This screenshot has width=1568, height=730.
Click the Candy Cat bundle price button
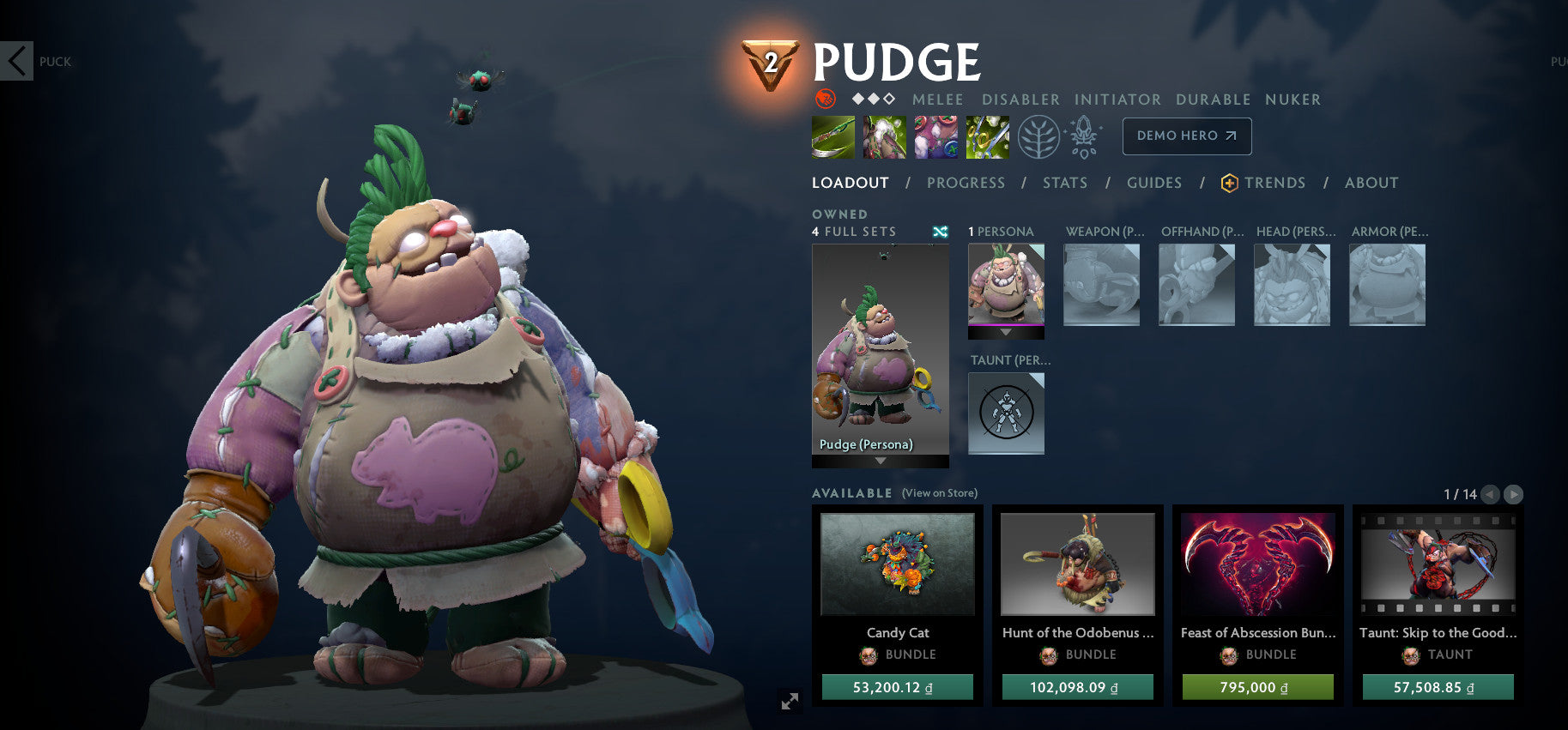897,686
